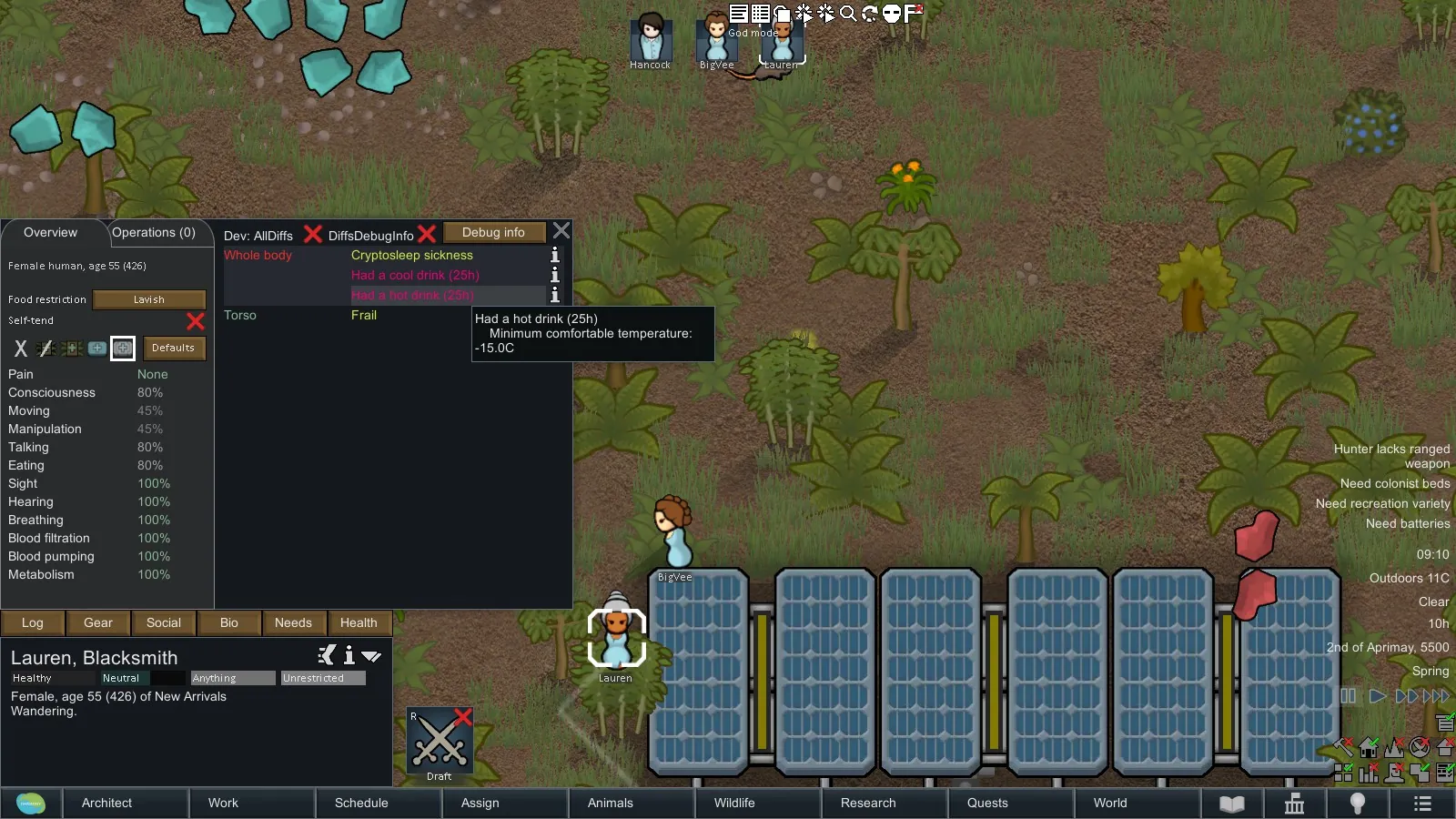Image resolution: width=1456 pixels, height=819 pixels.
Task: Change the Lavish food restriction
Action: click(149, 299)
